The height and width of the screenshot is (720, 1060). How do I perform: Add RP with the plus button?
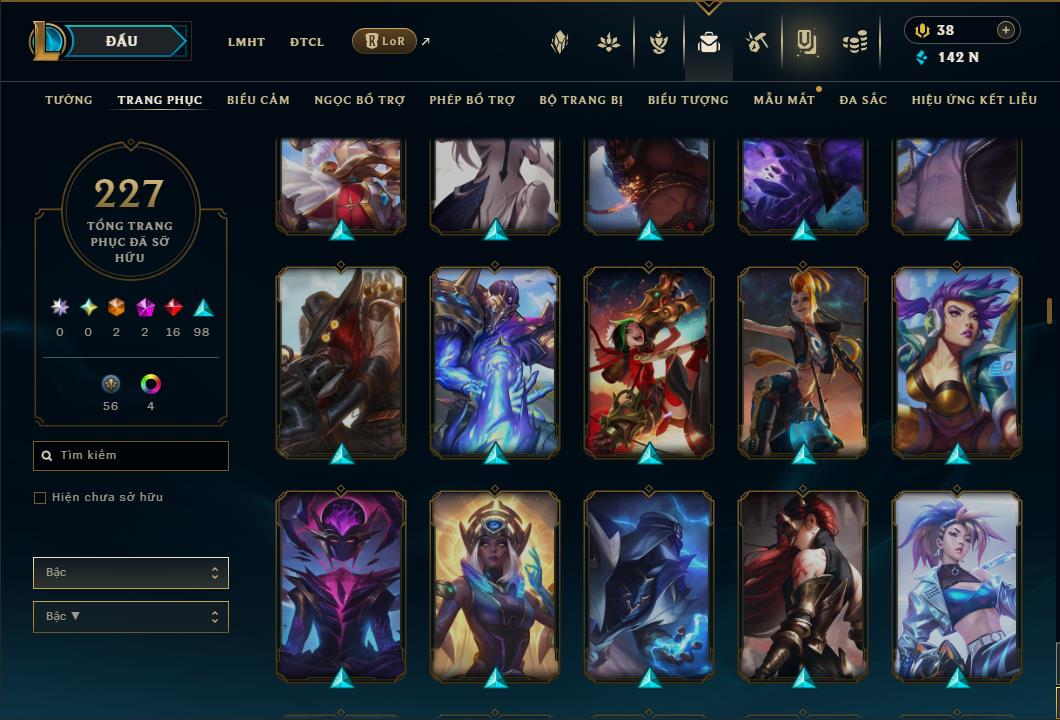click(x=1005, y=30)
